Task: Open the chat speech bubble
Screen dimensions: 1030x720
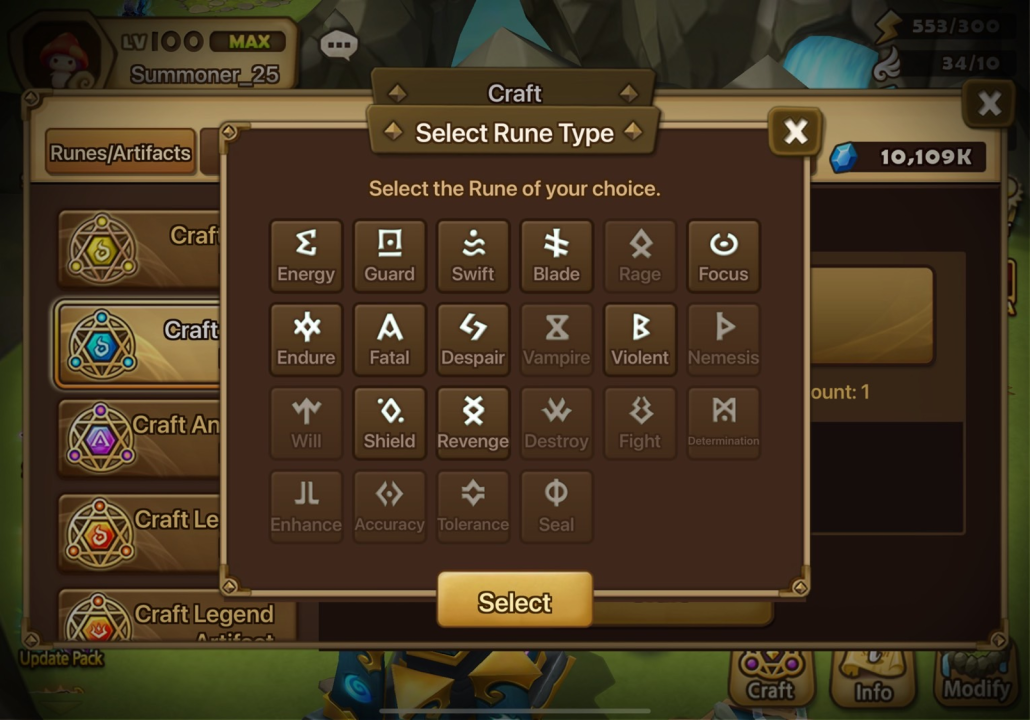Action: 338,45
